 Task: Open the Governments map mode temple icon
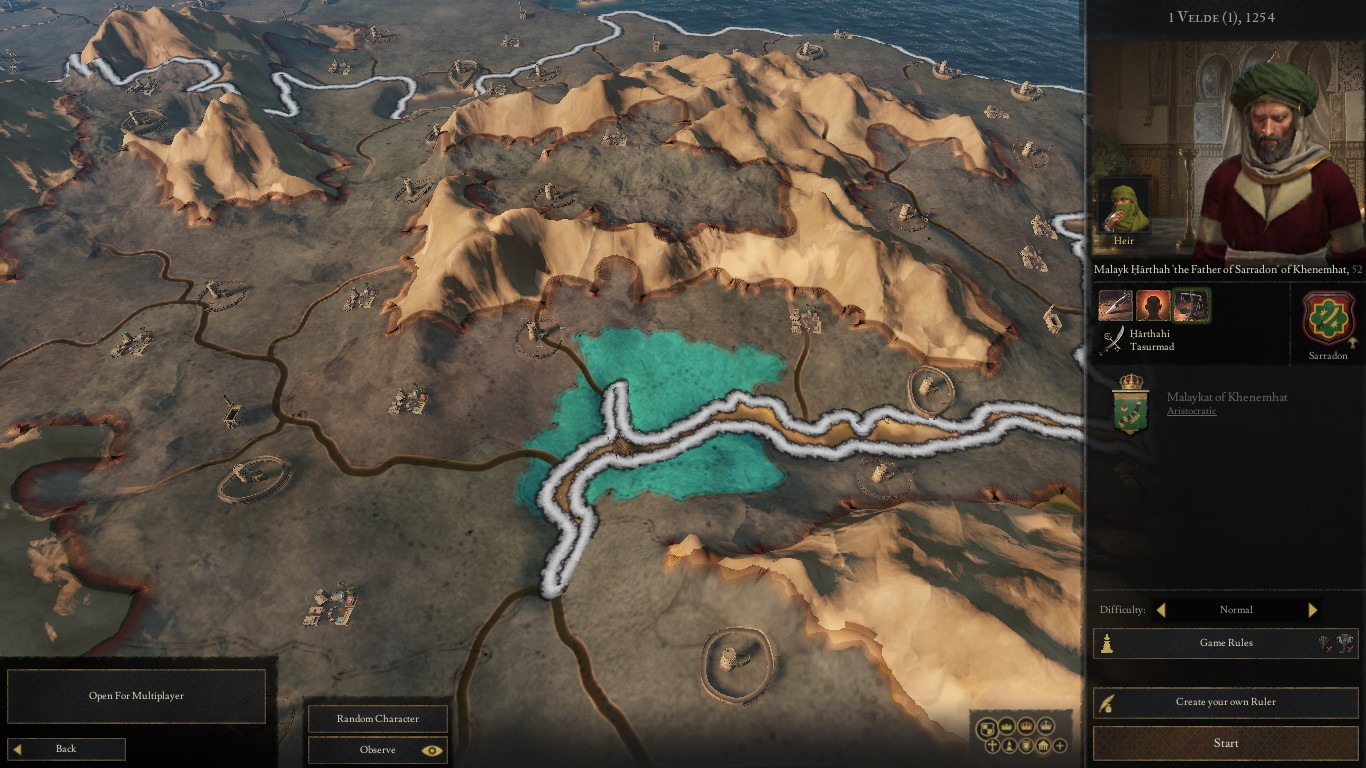click(x=1042, y=746)
